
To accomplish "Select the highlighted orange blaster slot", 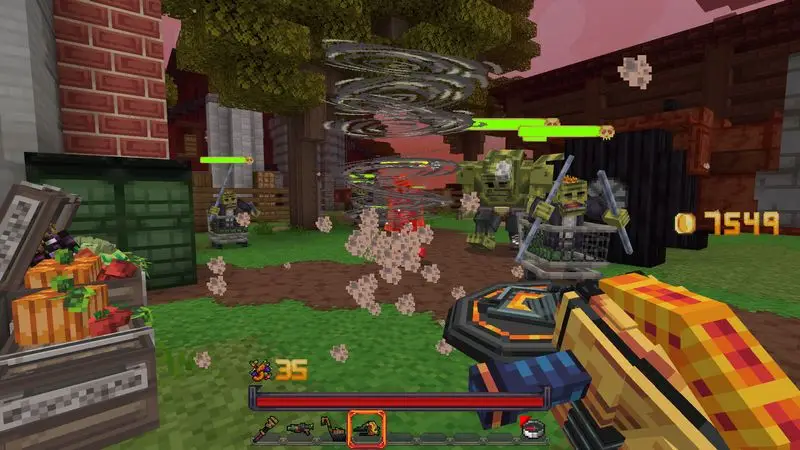I will [363, 428].
